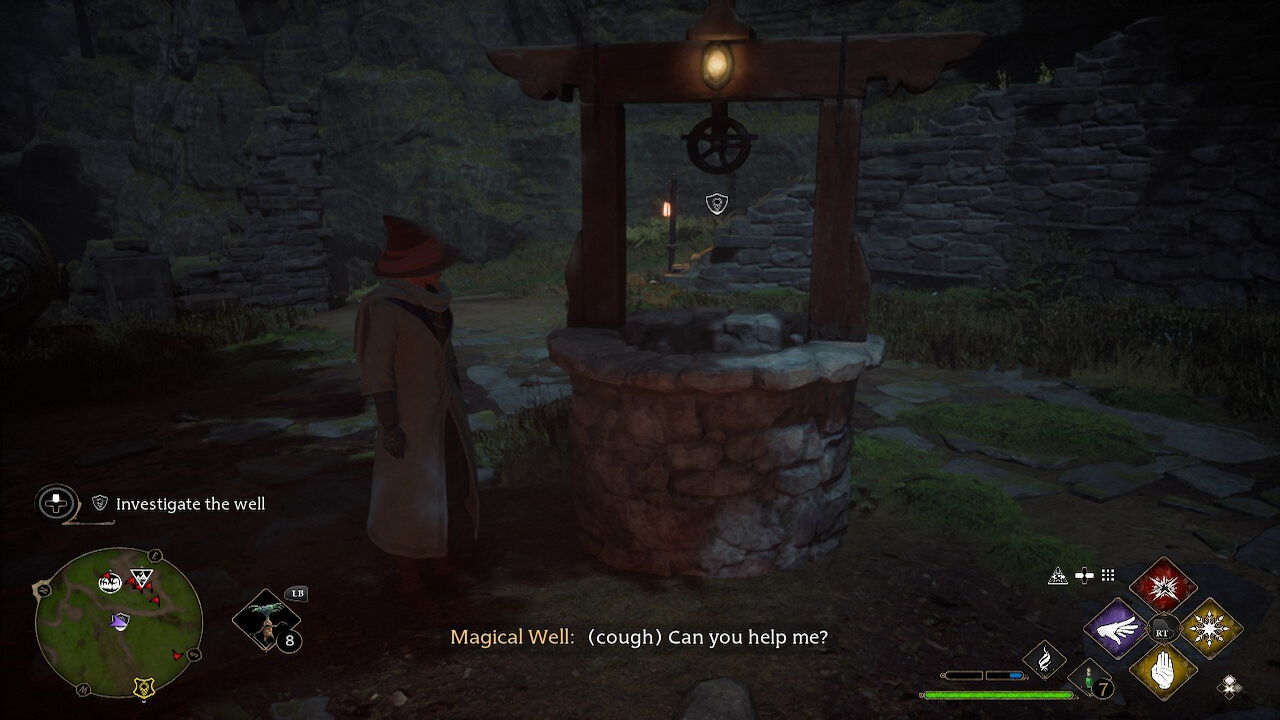The image size is (1280, 720).
Task: Click the Magical Well dialogue speaker name
Action: [512, 636]
